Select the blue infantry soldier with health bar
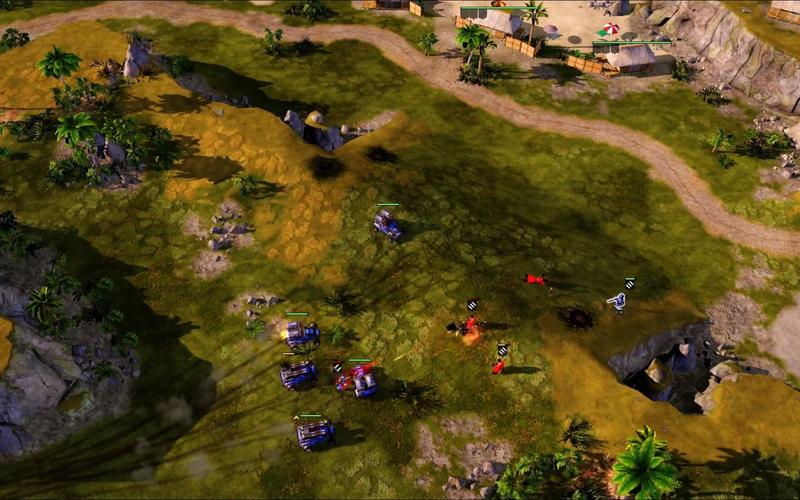This screenshot has width=800, height=500. click(x=620, y=300)
